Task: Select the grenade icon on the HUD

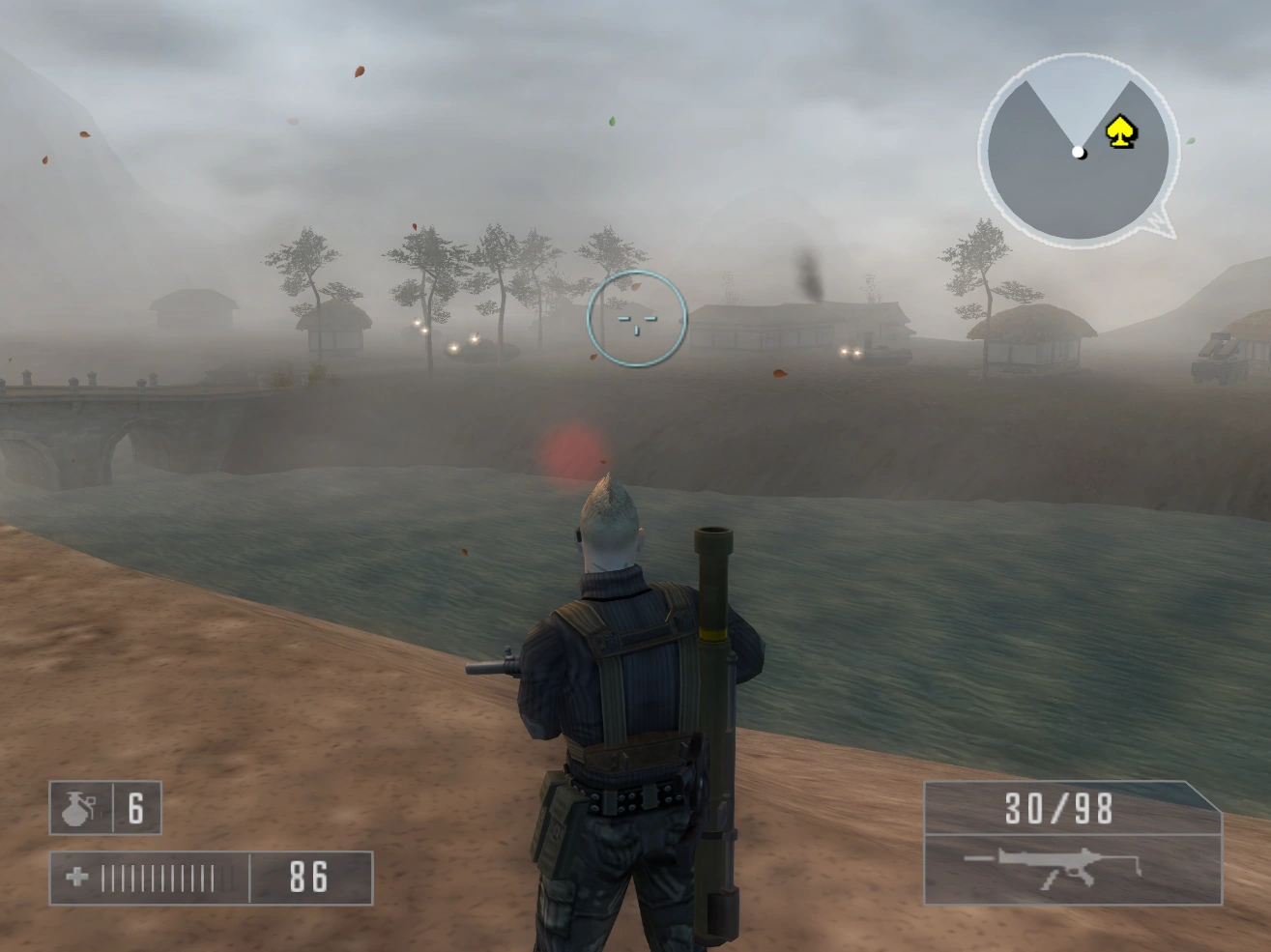Action: pos(79,809)
